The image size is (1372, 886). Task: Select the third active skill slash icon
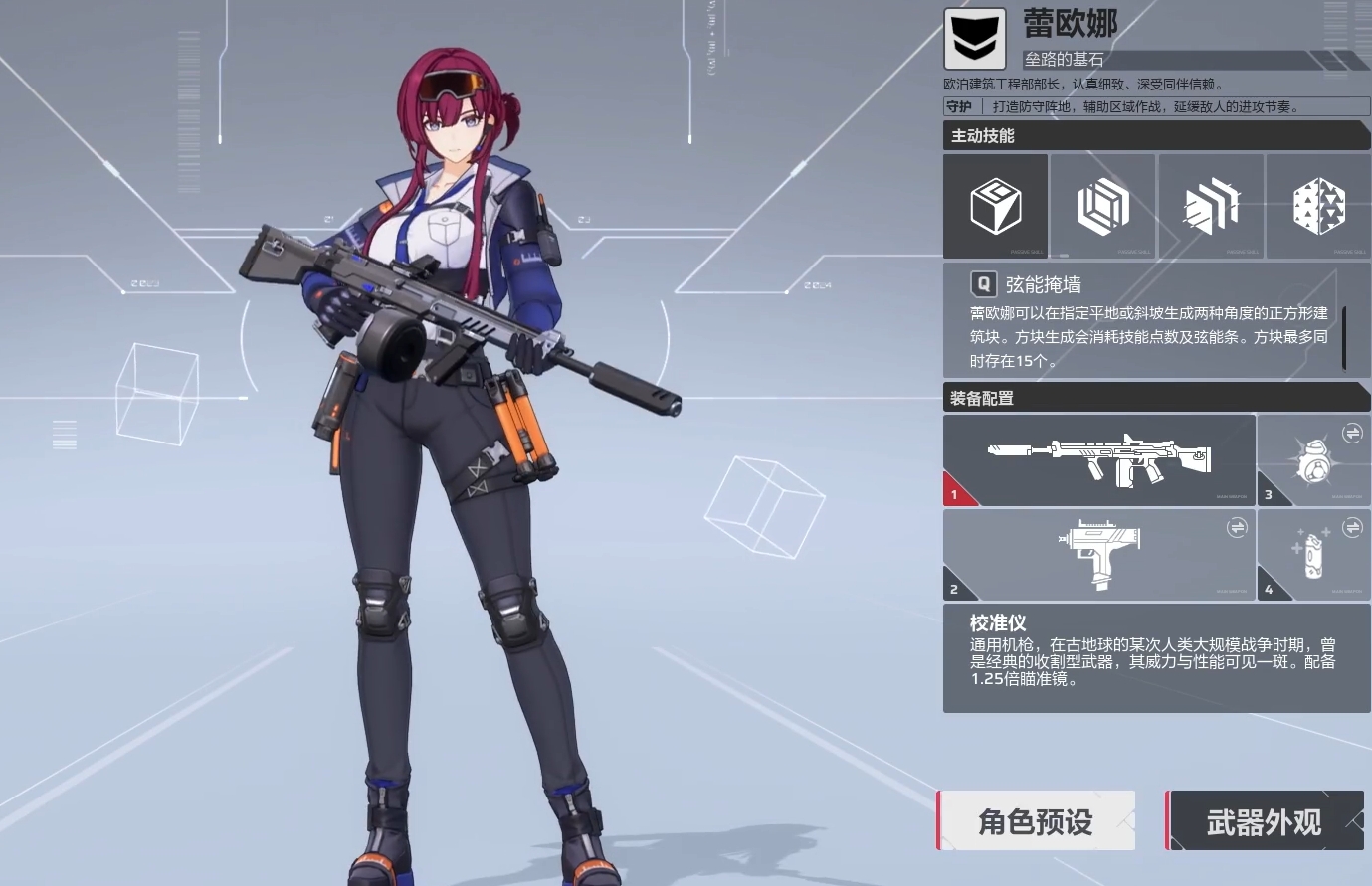tap(1211, 205)
